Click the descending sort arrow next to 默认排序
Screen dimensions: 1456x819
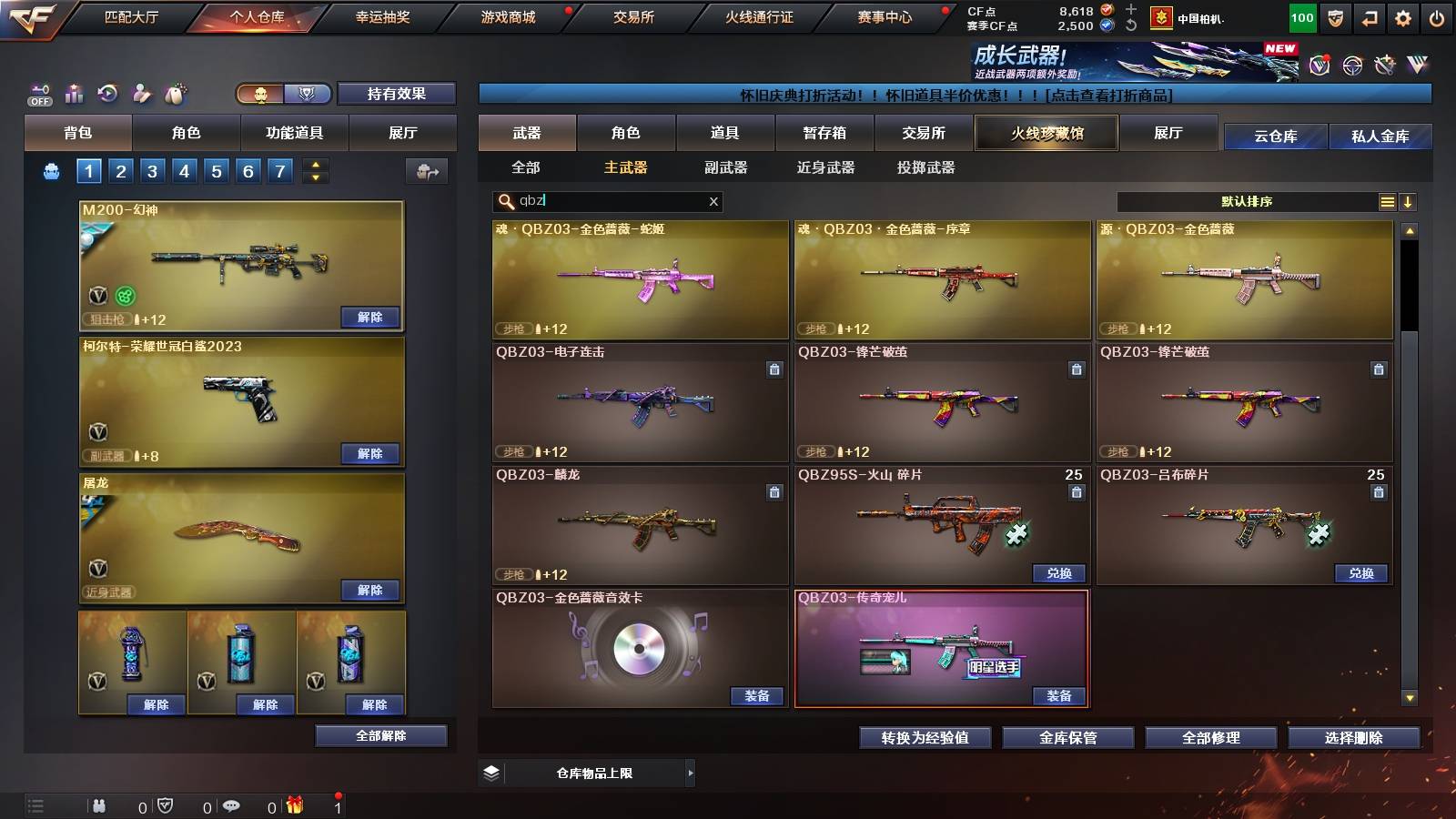pyautogui.click(x=1409, y=202)
